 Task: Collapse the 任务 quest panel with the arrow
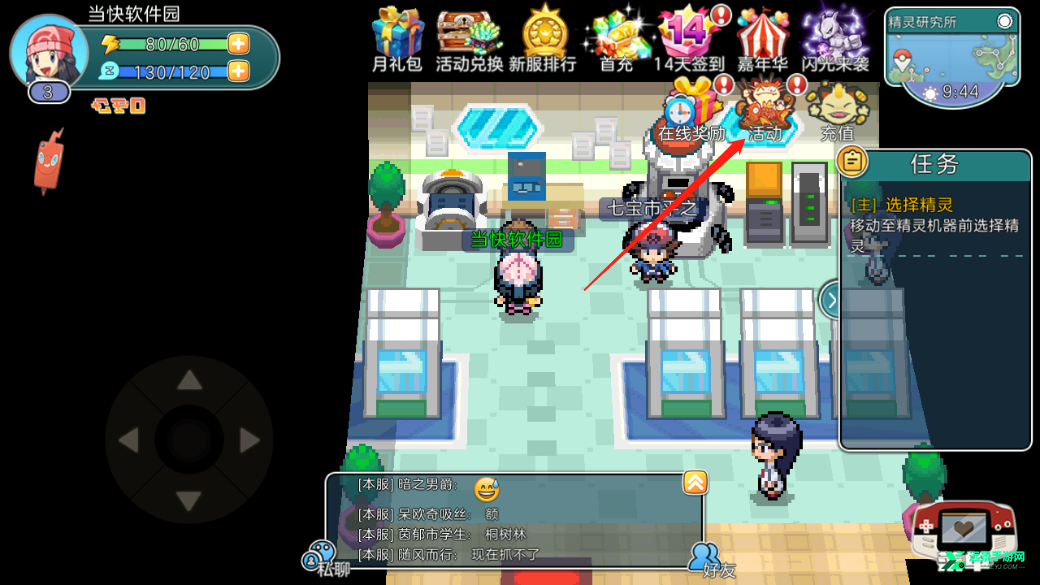point(830,299)
